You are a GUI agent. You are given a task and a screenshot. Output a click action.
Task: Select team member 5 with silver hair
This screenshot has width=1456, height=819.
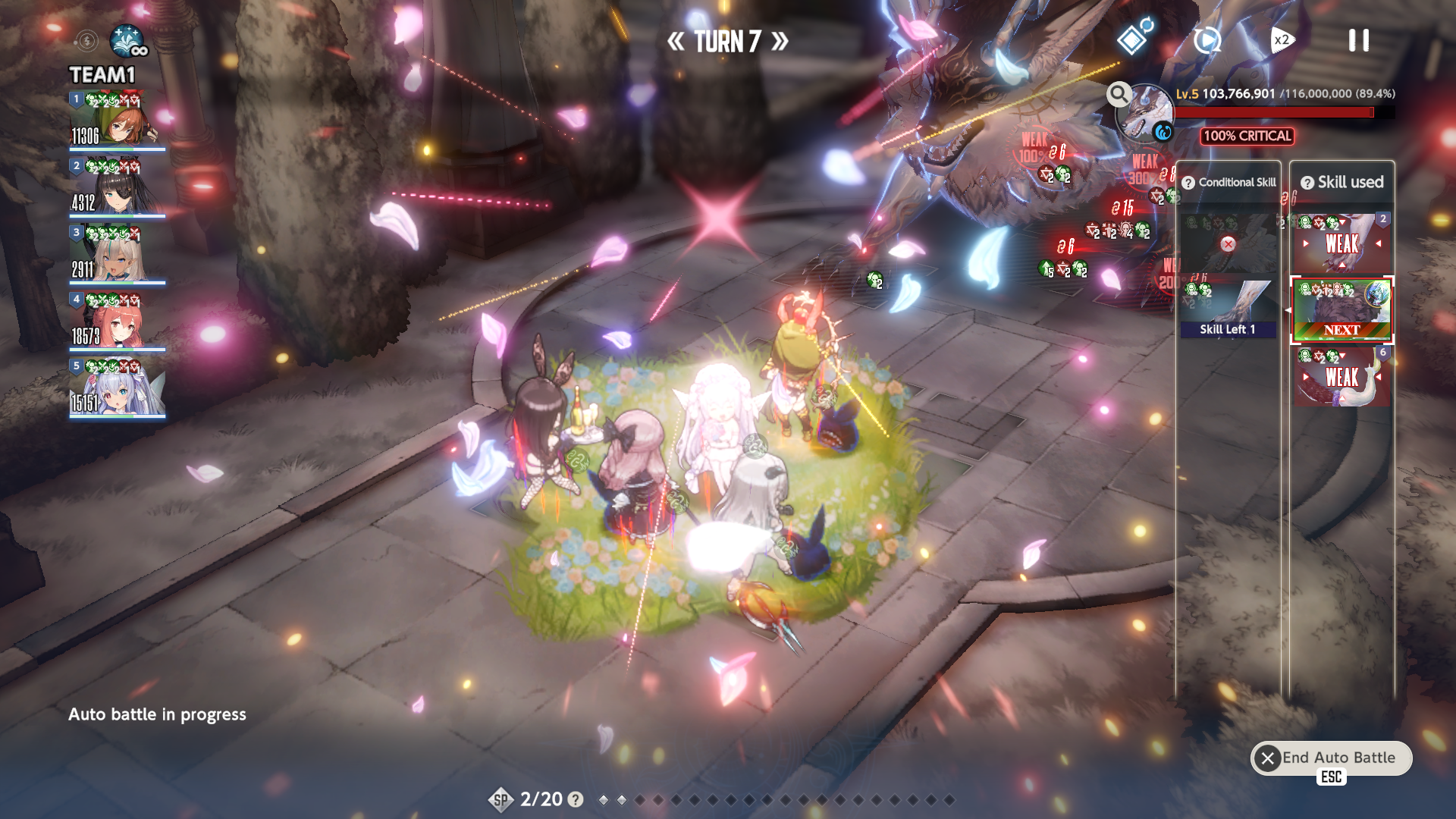point(118,387)
